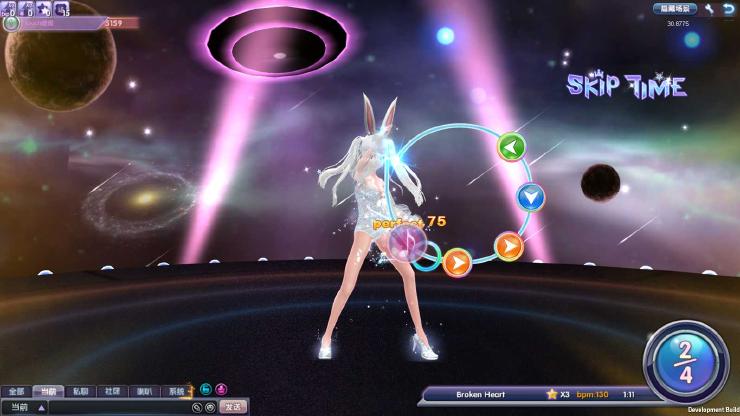Focus the chat message input field
Viewport: 740px width, 416px height.
[118, 407]
